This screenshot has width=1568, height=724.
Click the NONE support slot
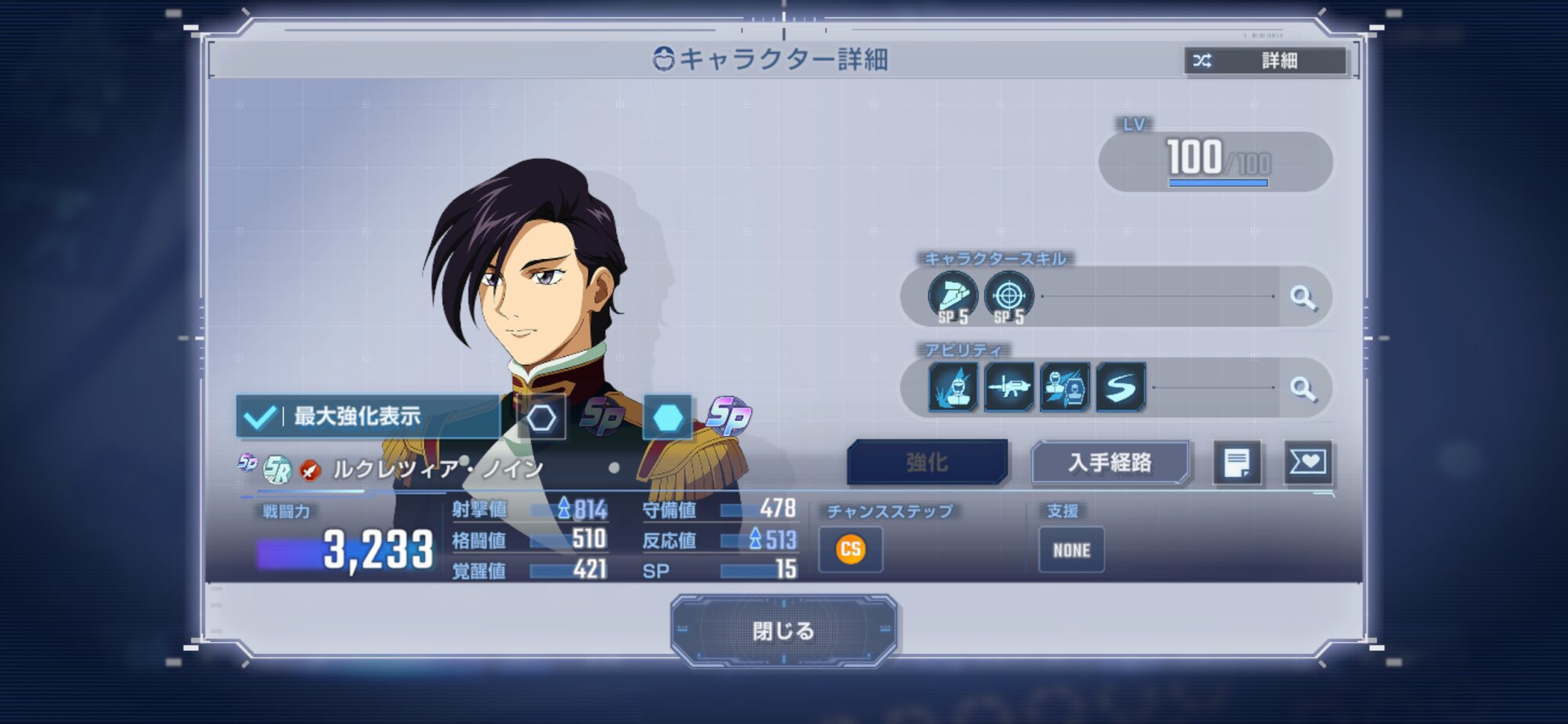point(1071,550)
